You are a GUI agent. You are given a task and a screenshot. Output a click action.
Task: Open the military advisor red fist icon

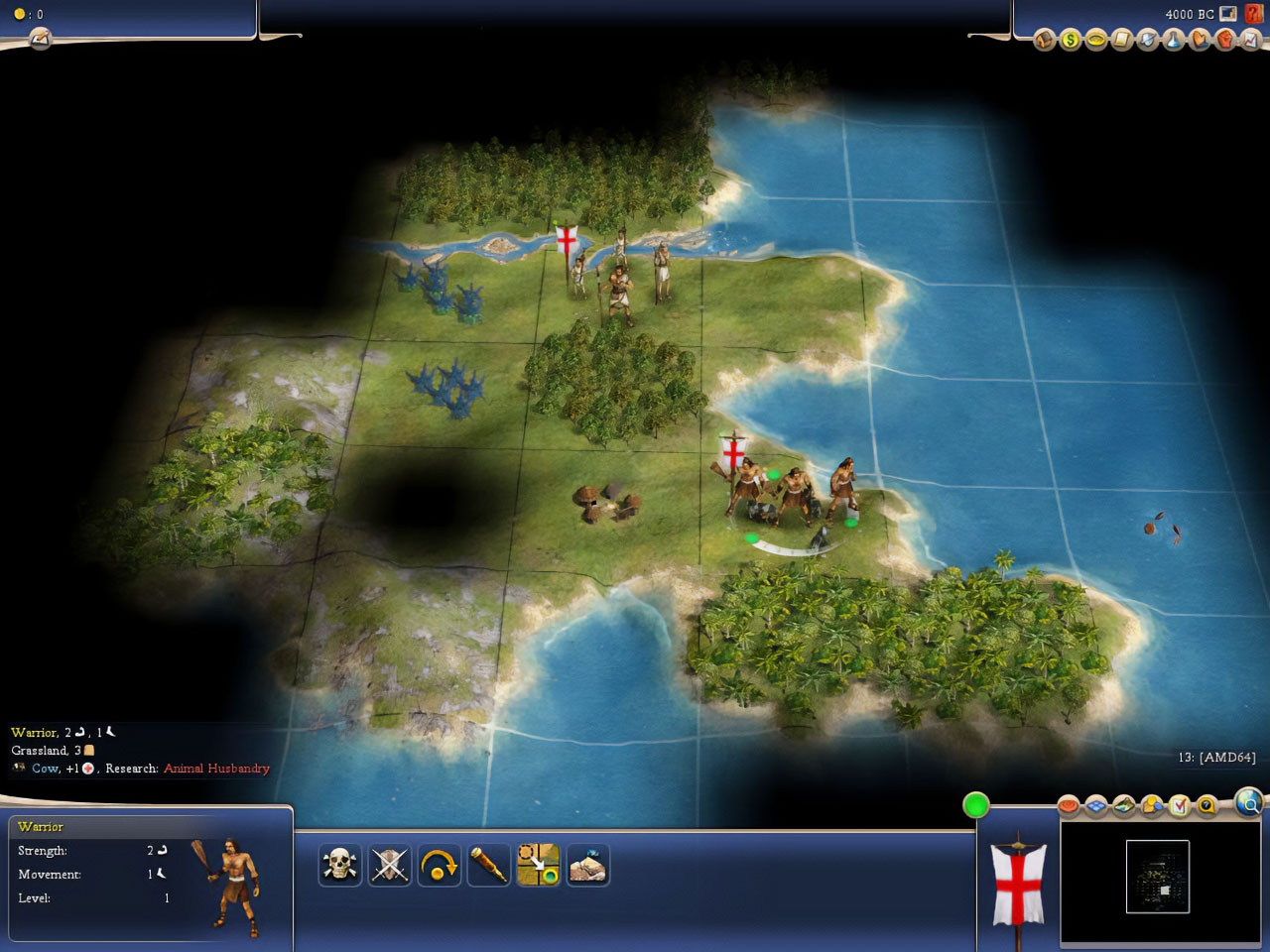(1224, 40)
